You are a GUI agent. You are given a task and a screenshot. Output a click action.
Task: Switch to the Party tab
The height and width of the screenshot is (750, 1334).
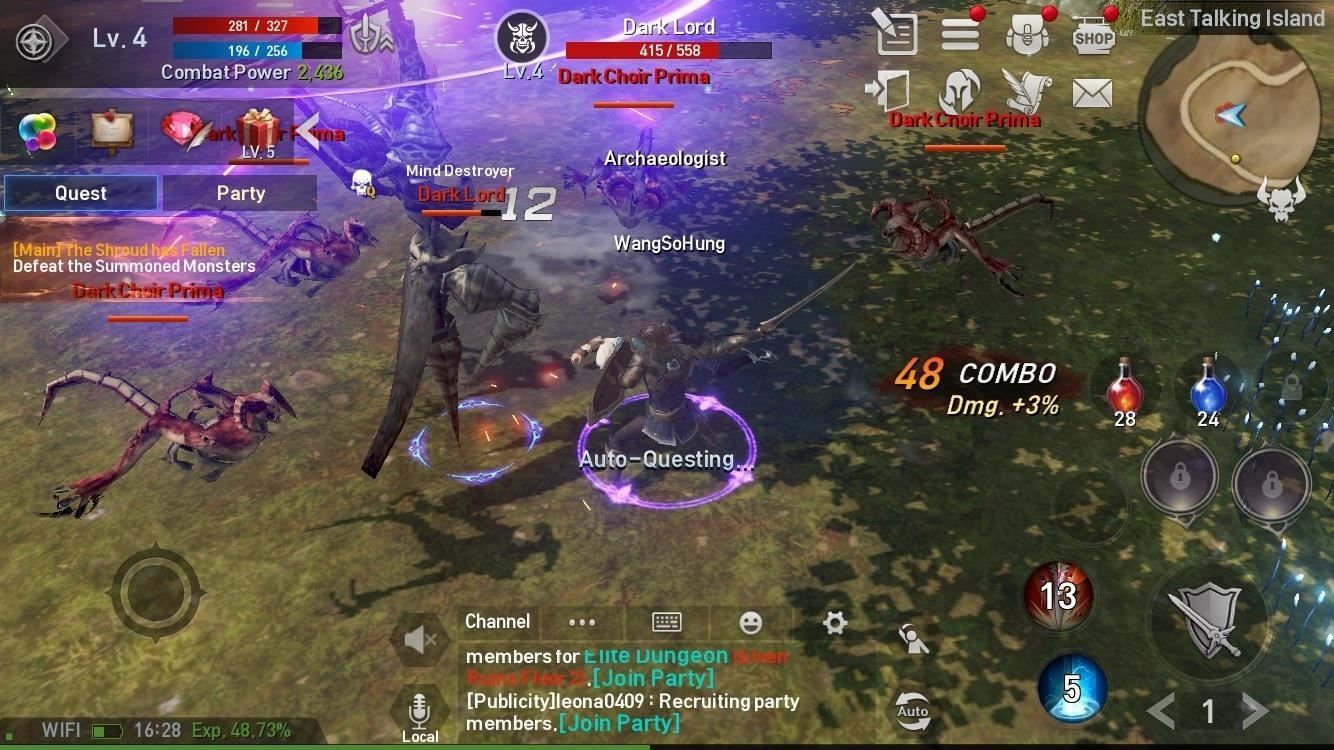coord(240,193)
